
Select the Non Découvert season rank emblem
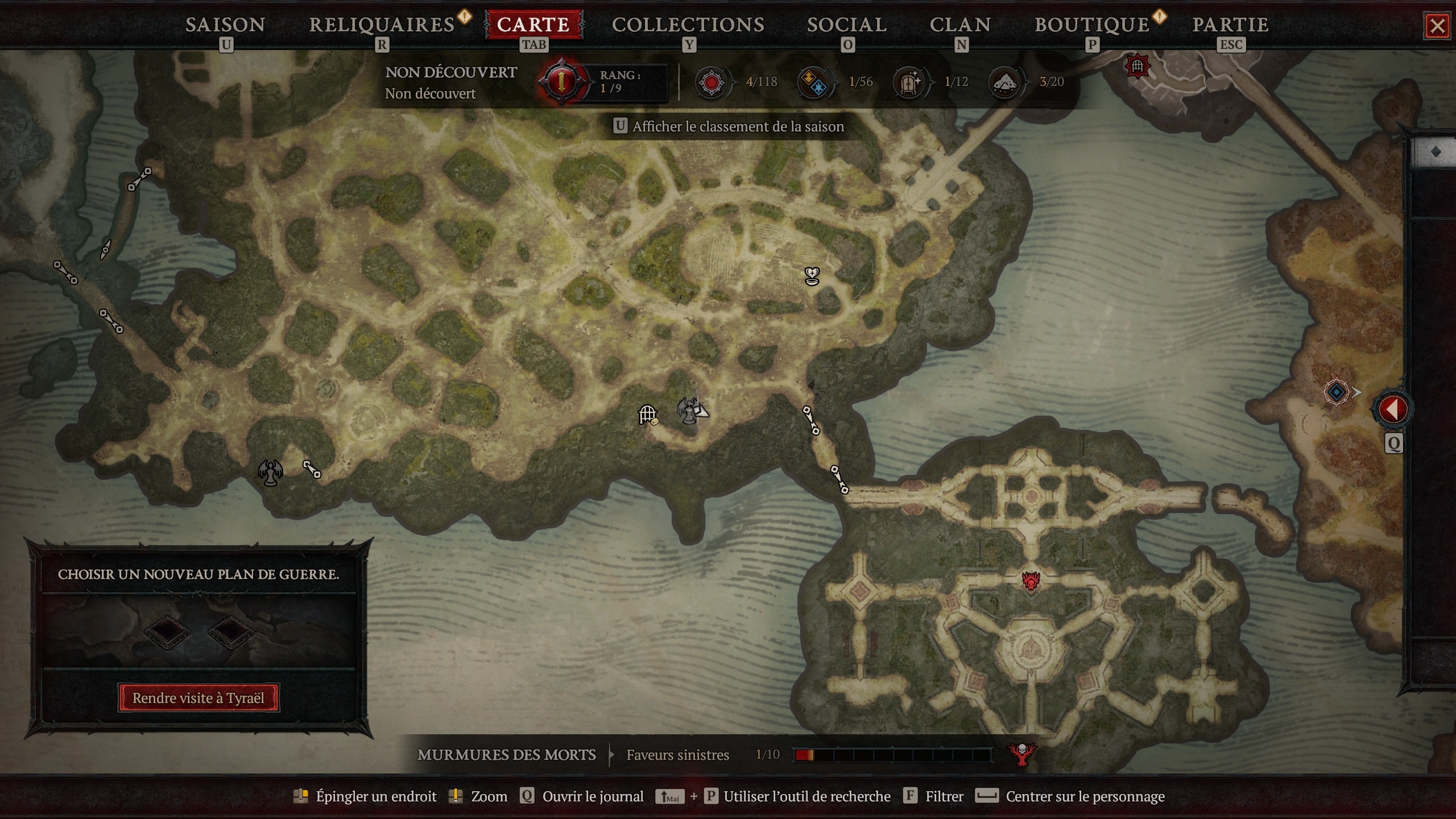(562, 81)
